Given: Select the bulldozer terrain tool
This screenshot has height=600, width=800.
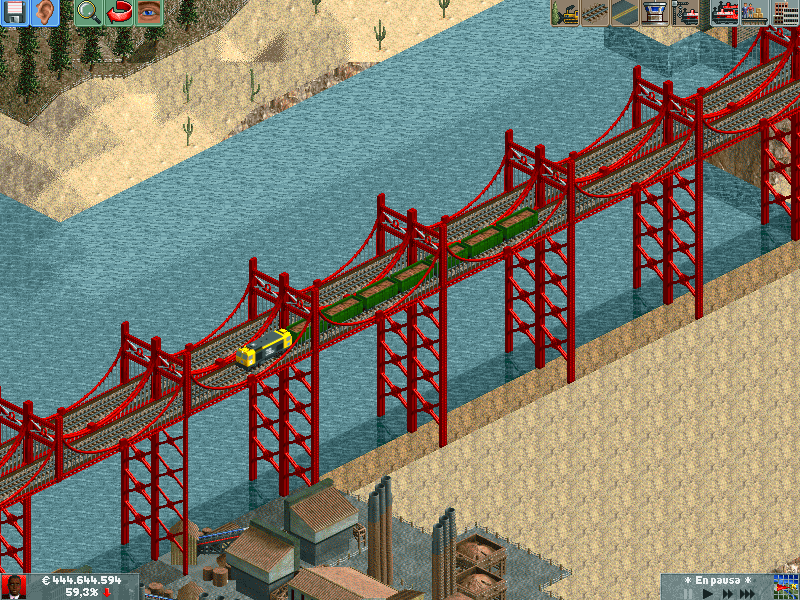Looking at the screenshot, I should pos(564,13).
